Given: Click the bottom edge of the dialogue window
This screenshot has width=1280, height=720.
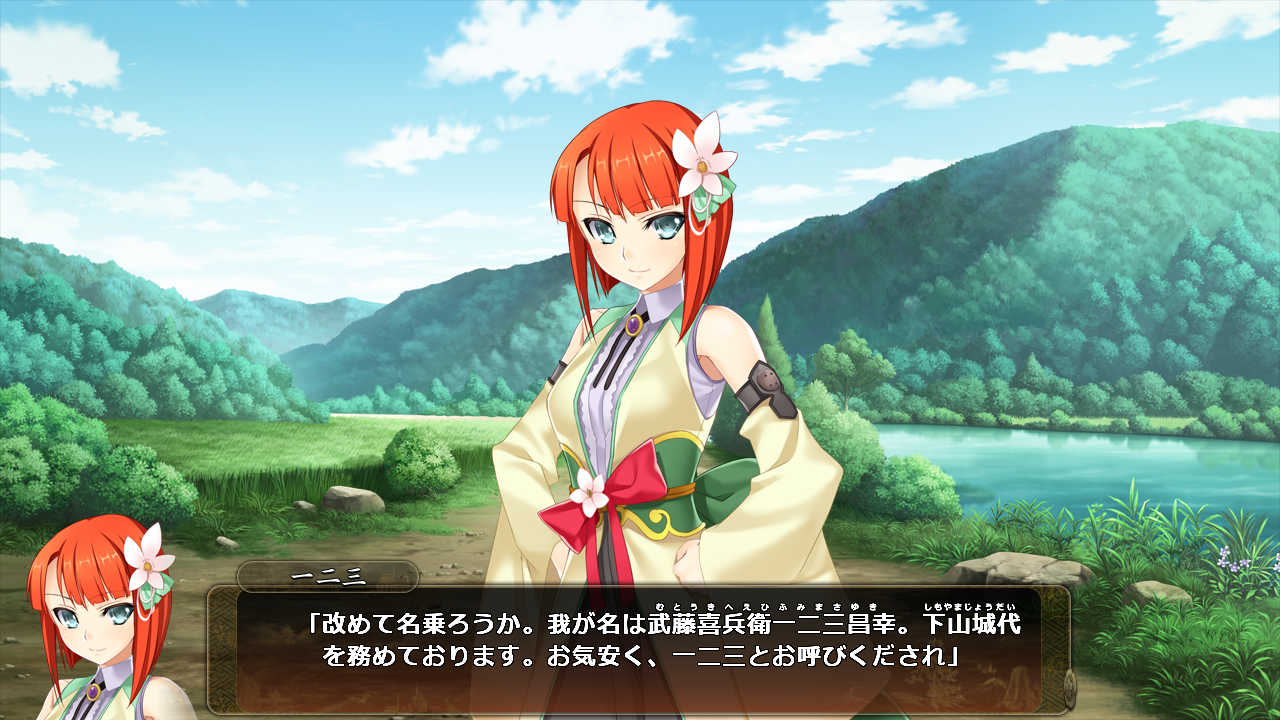Looking at the screenshot, I should (640, 712).
